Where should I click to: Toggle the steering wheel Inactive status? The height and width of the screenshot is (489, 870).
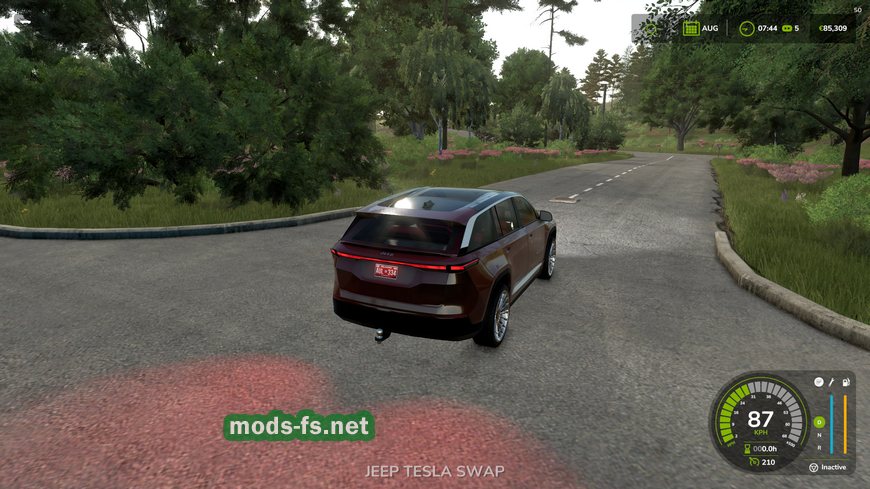pos(813,467)
